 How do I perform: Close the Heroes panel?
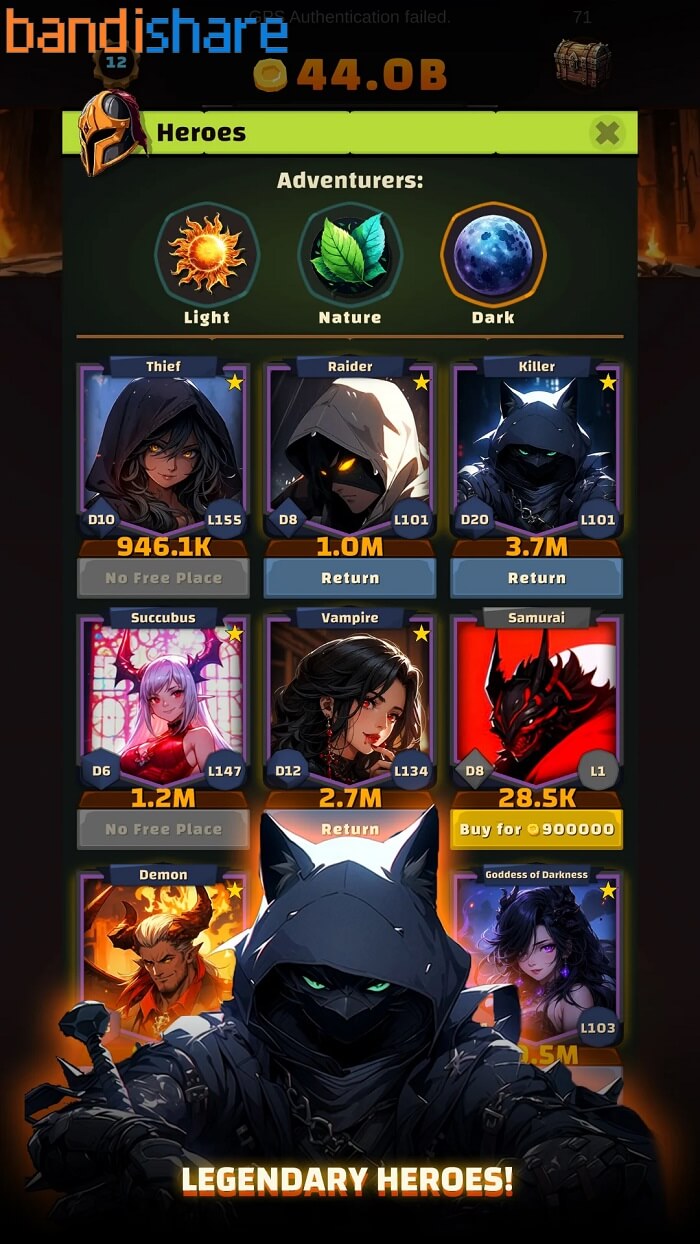click(607, 132)
